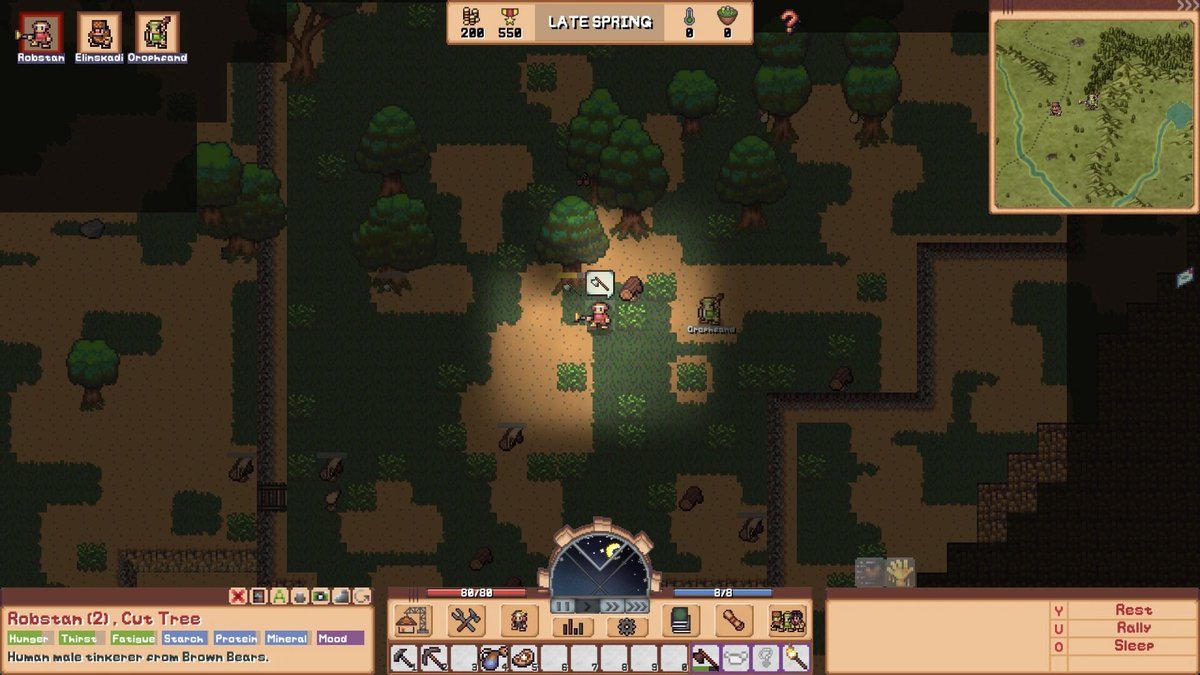Choose the Rally command
1200x675 pixels.
coord(1133,628)
